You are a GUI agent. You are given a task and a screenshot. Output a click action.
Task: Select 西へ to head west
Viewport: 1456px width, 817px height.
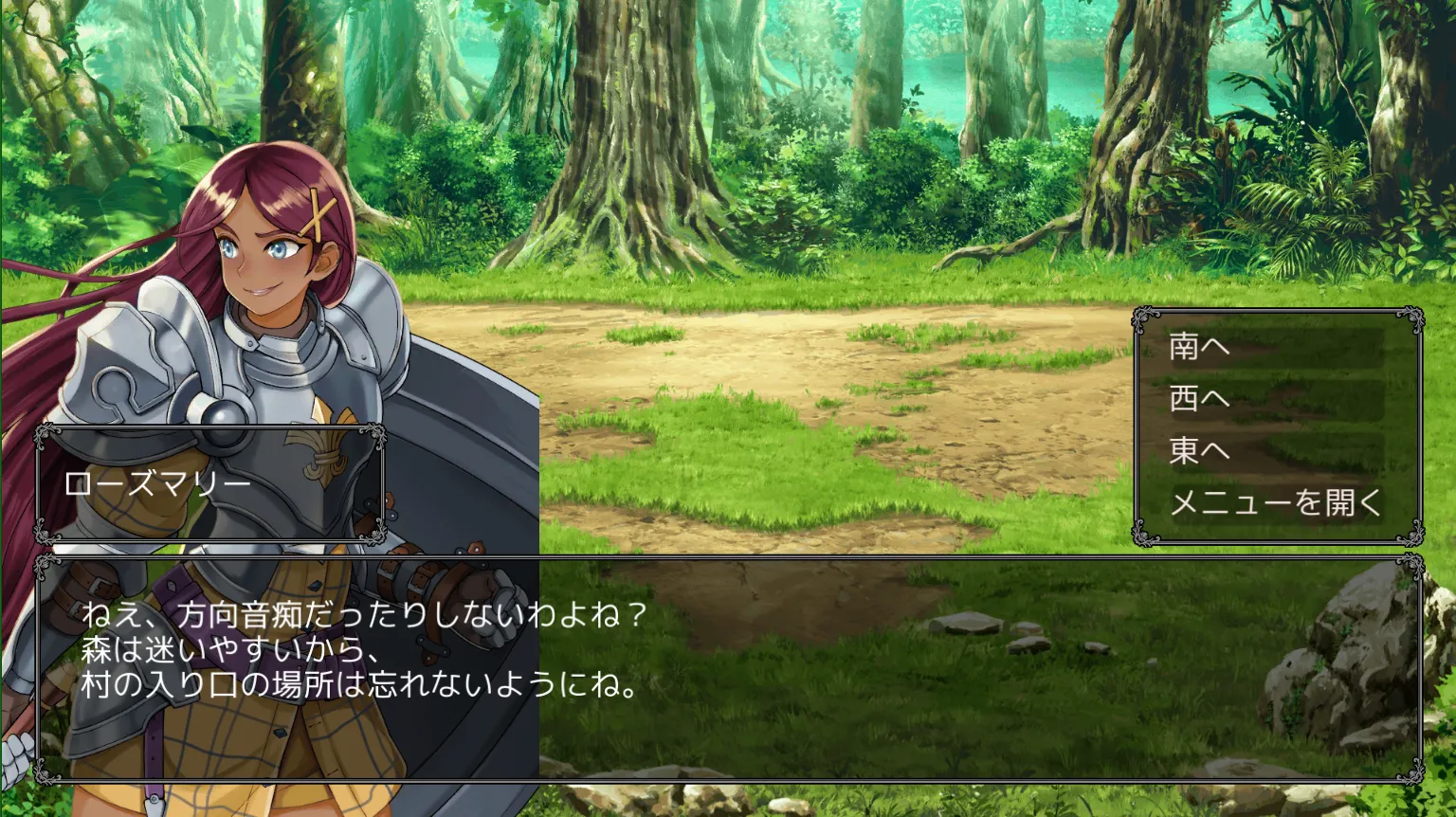click(1200, 399)
